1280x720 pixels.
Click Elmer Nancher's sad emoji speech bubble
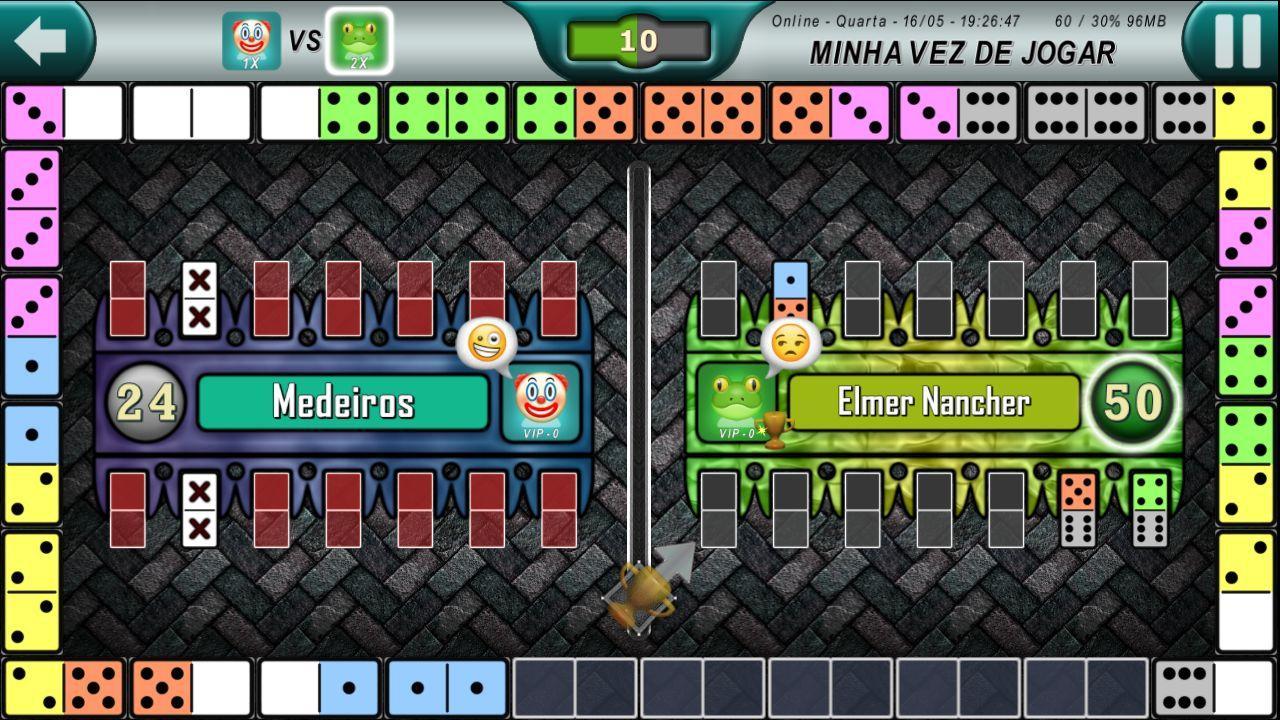(x=793, y=344)
